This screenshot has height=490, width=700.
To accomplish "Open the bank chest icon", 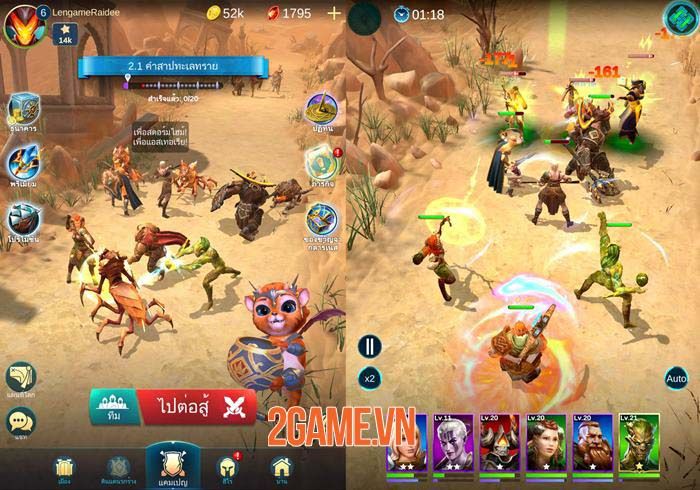I will (25, 111).
